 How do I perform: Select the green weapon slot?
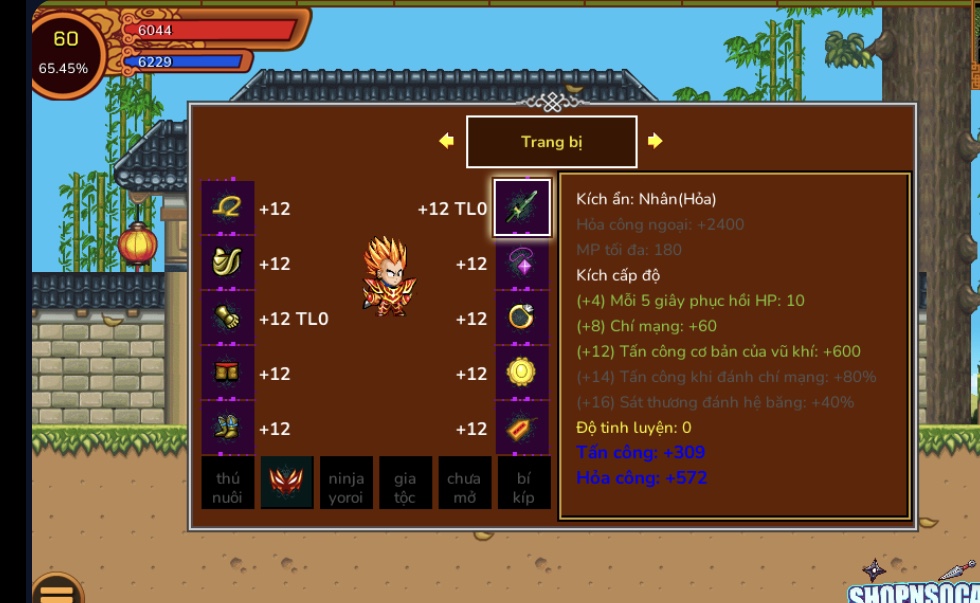(x=522, y=208)
